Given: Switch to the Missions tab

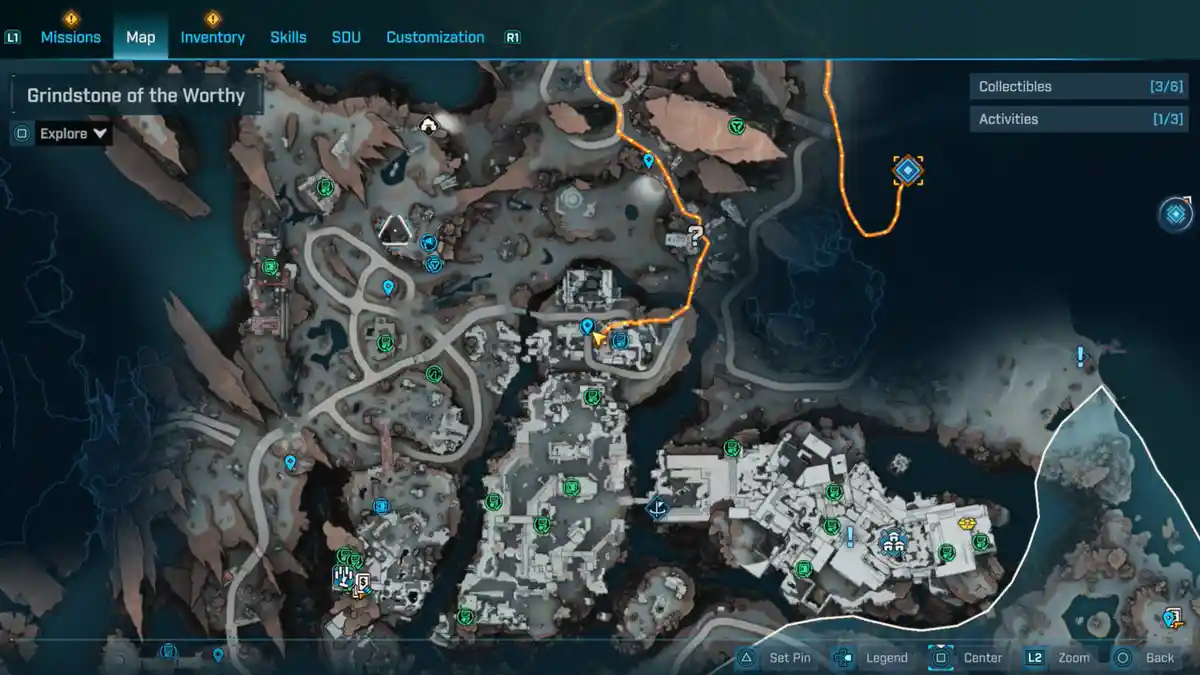Looking at the screenshot, I should 70,37.
